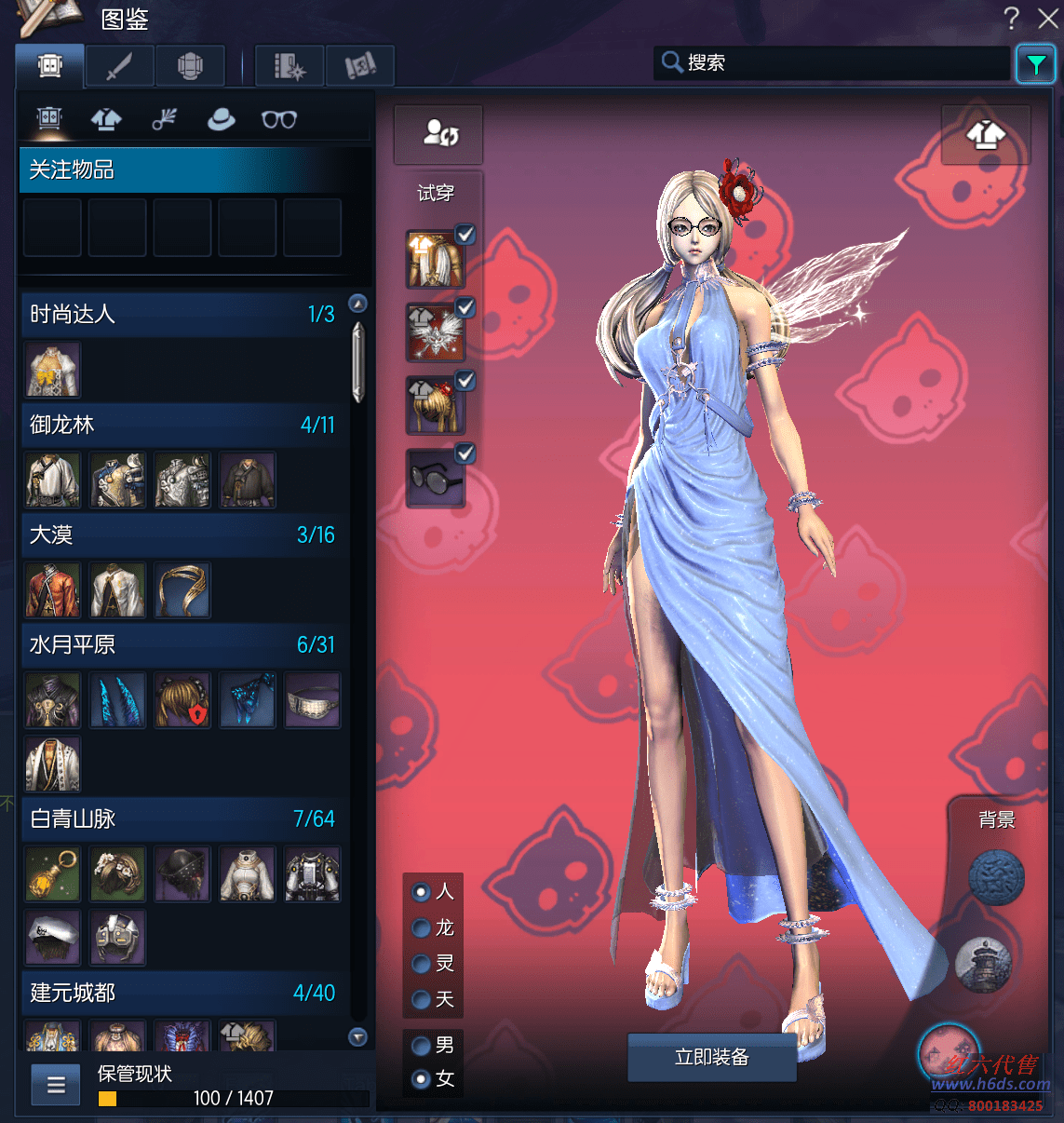The image size is (1064, 1123).
Task: Click the character swap button above 试穿
Action: [438, 134]
